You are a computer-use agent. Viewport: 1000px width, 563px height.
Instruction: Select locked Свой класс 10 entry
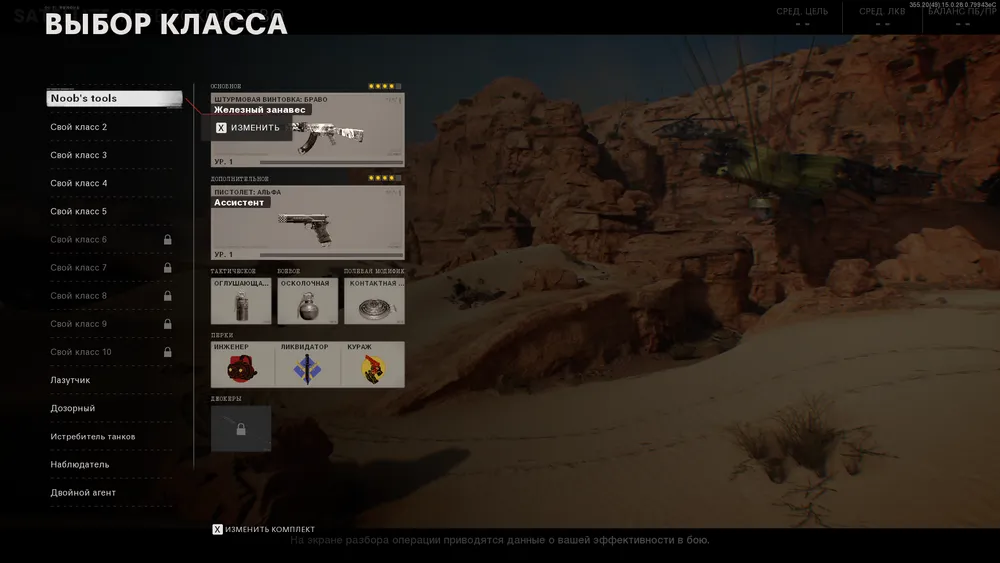point(112,352)
